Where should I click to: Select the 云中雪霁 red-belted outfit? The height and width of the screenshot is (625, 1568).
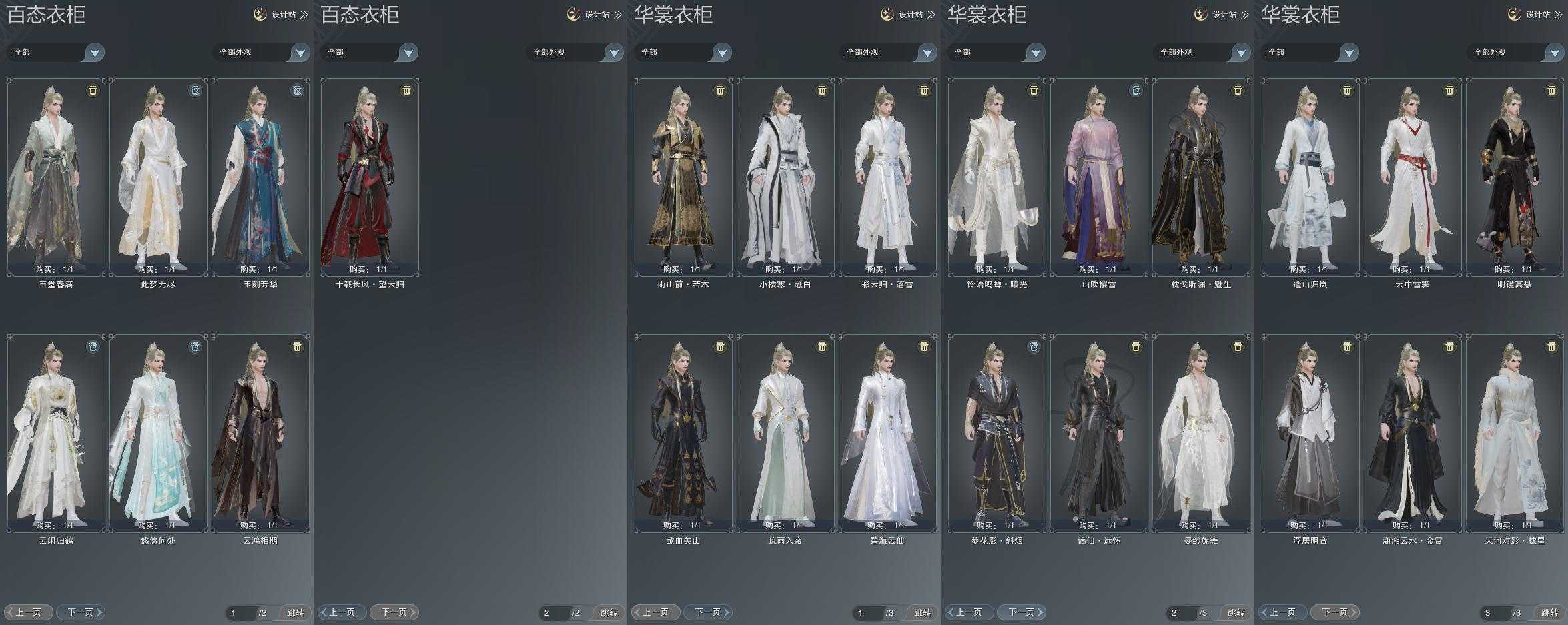(1413, 177)
